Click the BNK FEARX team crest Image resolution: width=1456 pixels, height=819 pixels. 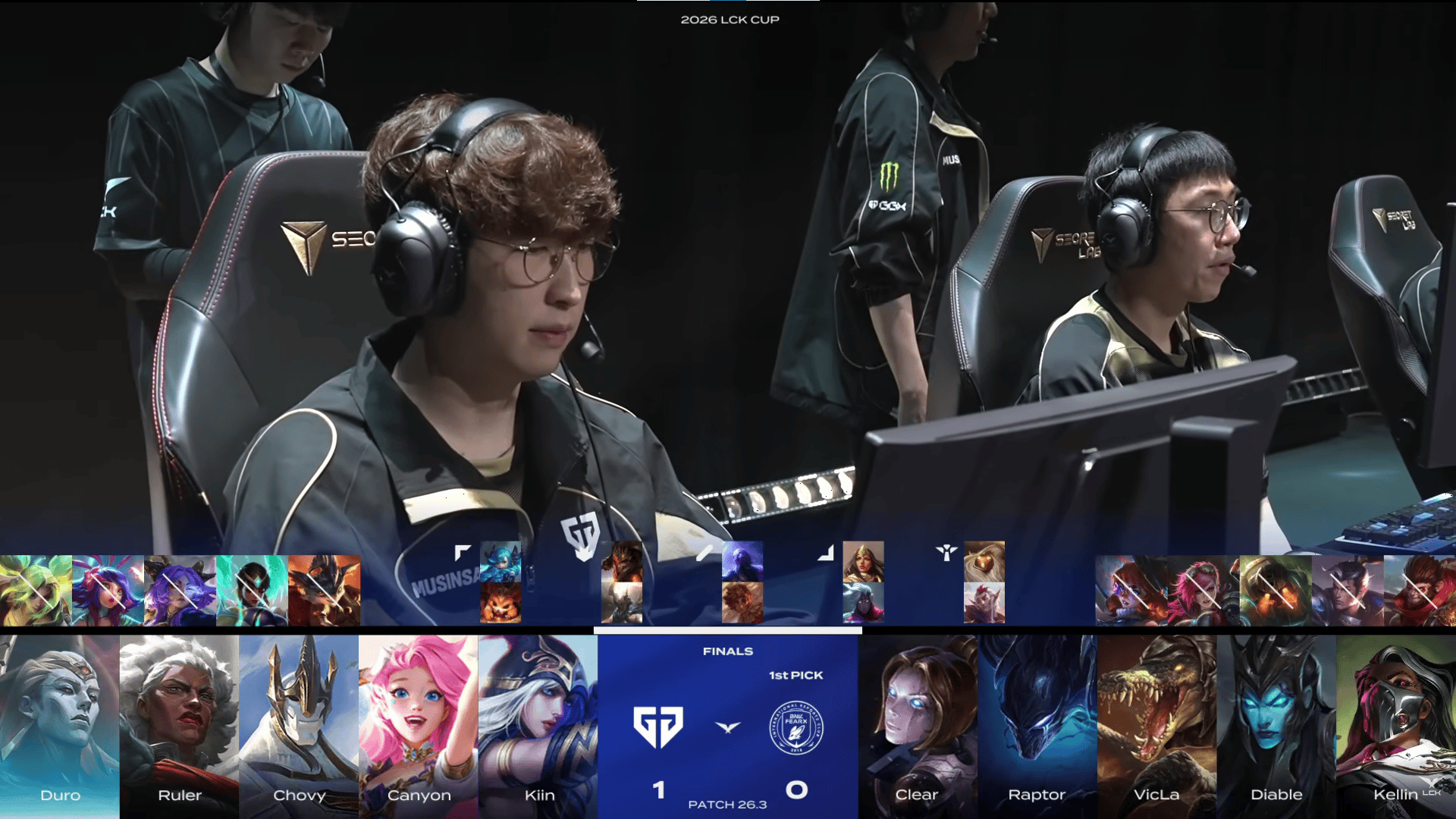(796, 727)
